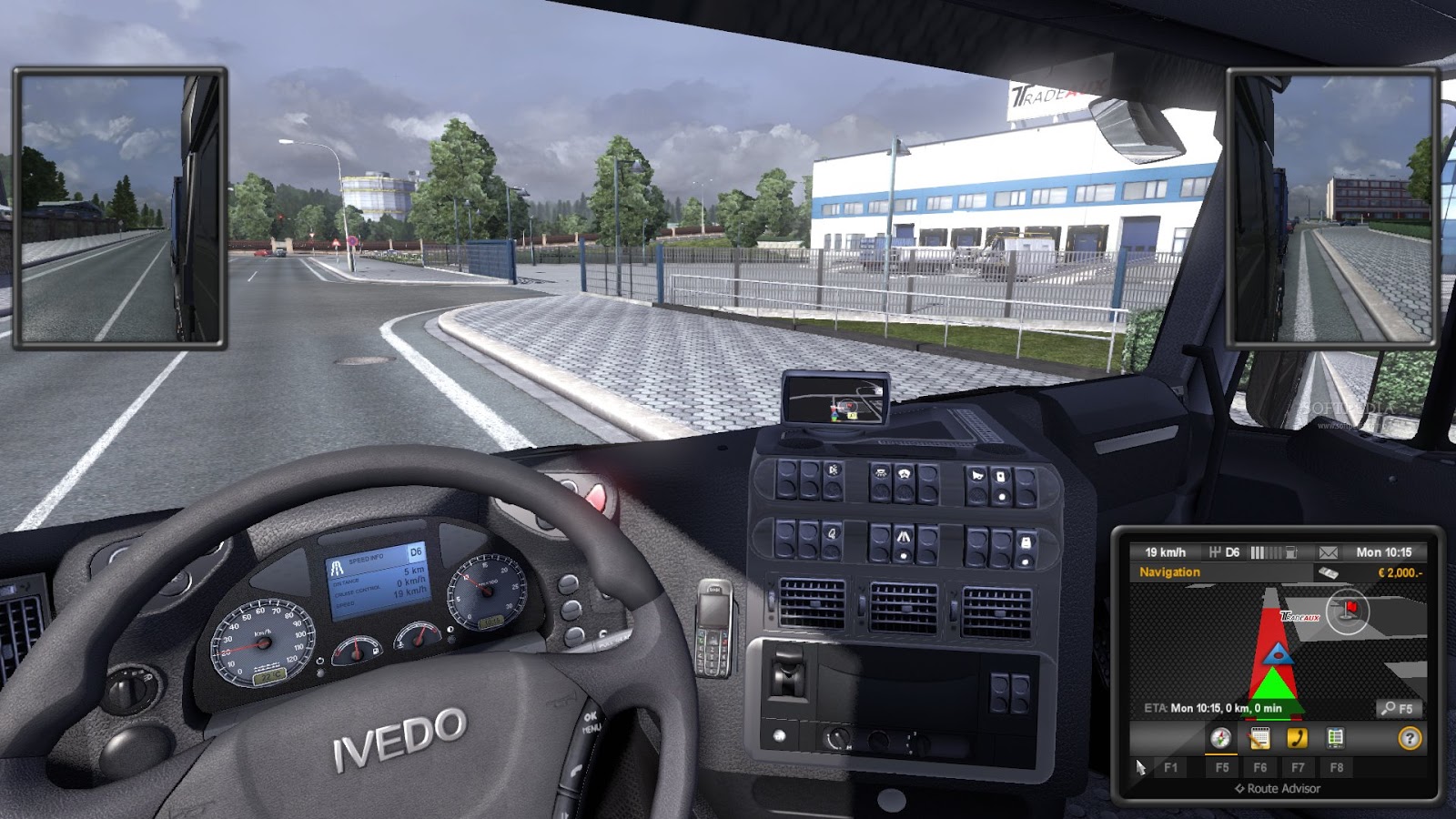Click the red destination flag on navigation map
The width and height of the screenshot is (1456, 819).
click(1350, 607)
